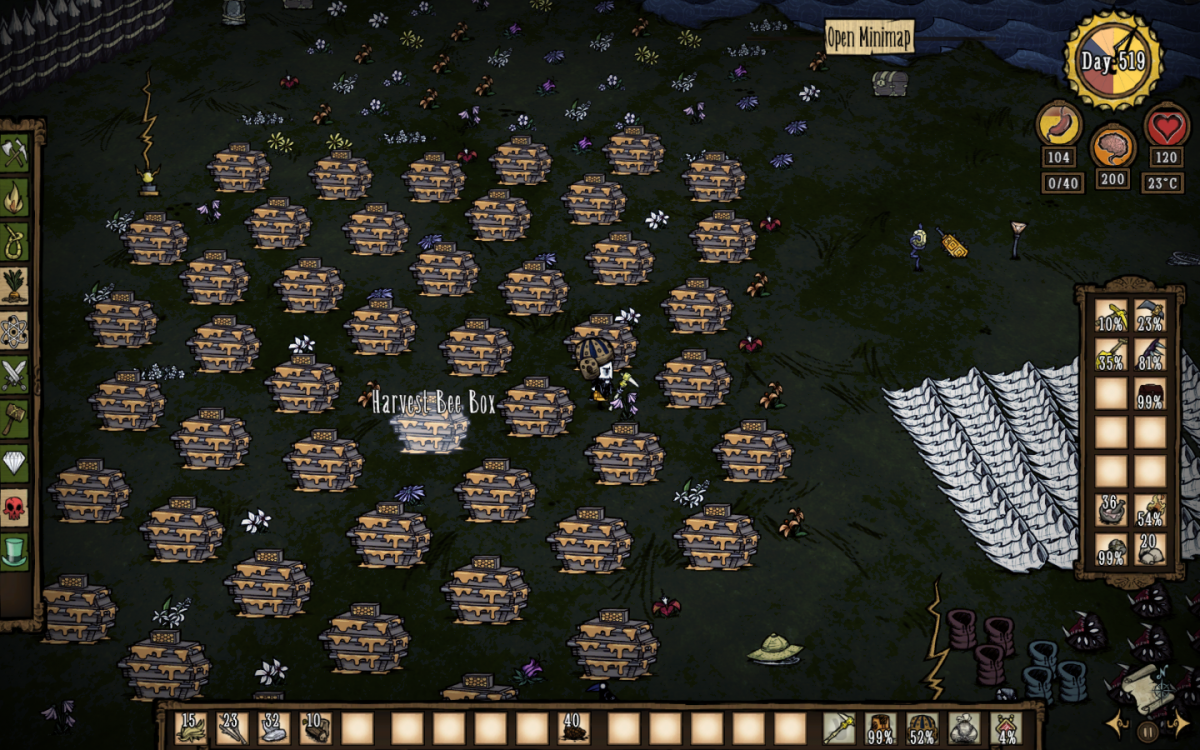
Task: Switch to the Fight crossed-swords tab
Action: [15, 373]
